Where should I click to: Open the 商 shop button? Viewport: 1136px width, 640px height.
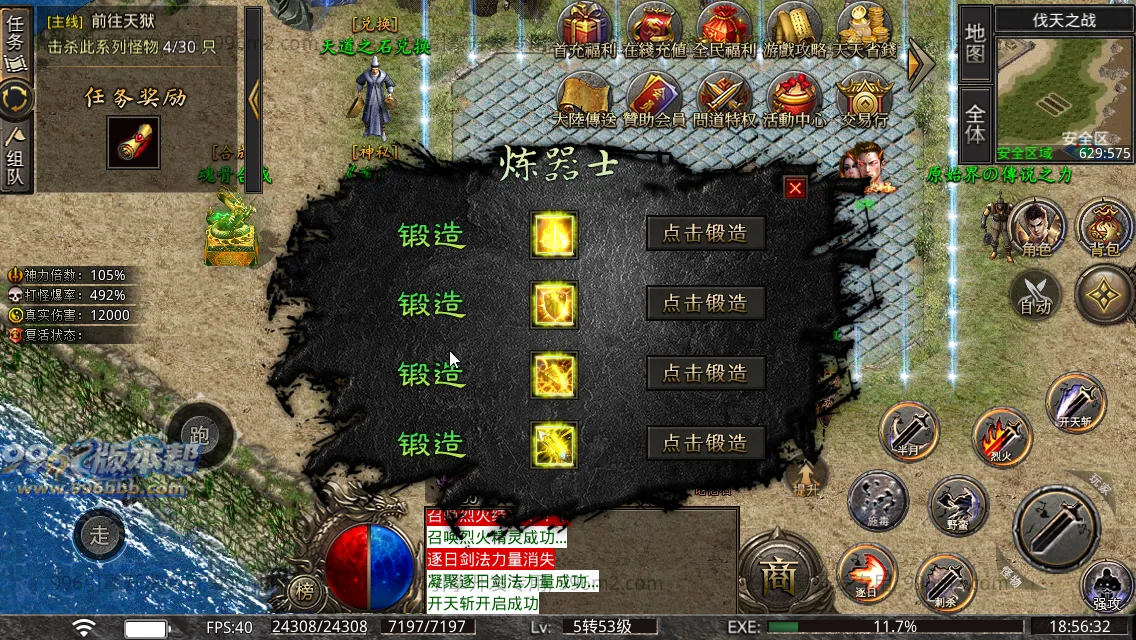[776, 576]
